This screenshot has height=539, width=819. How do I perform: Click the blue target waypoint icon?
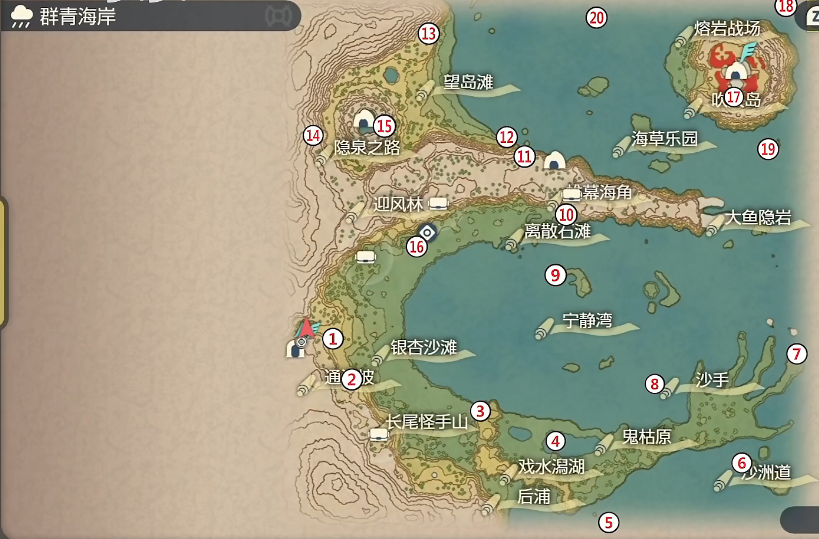[x=427, y=232]
